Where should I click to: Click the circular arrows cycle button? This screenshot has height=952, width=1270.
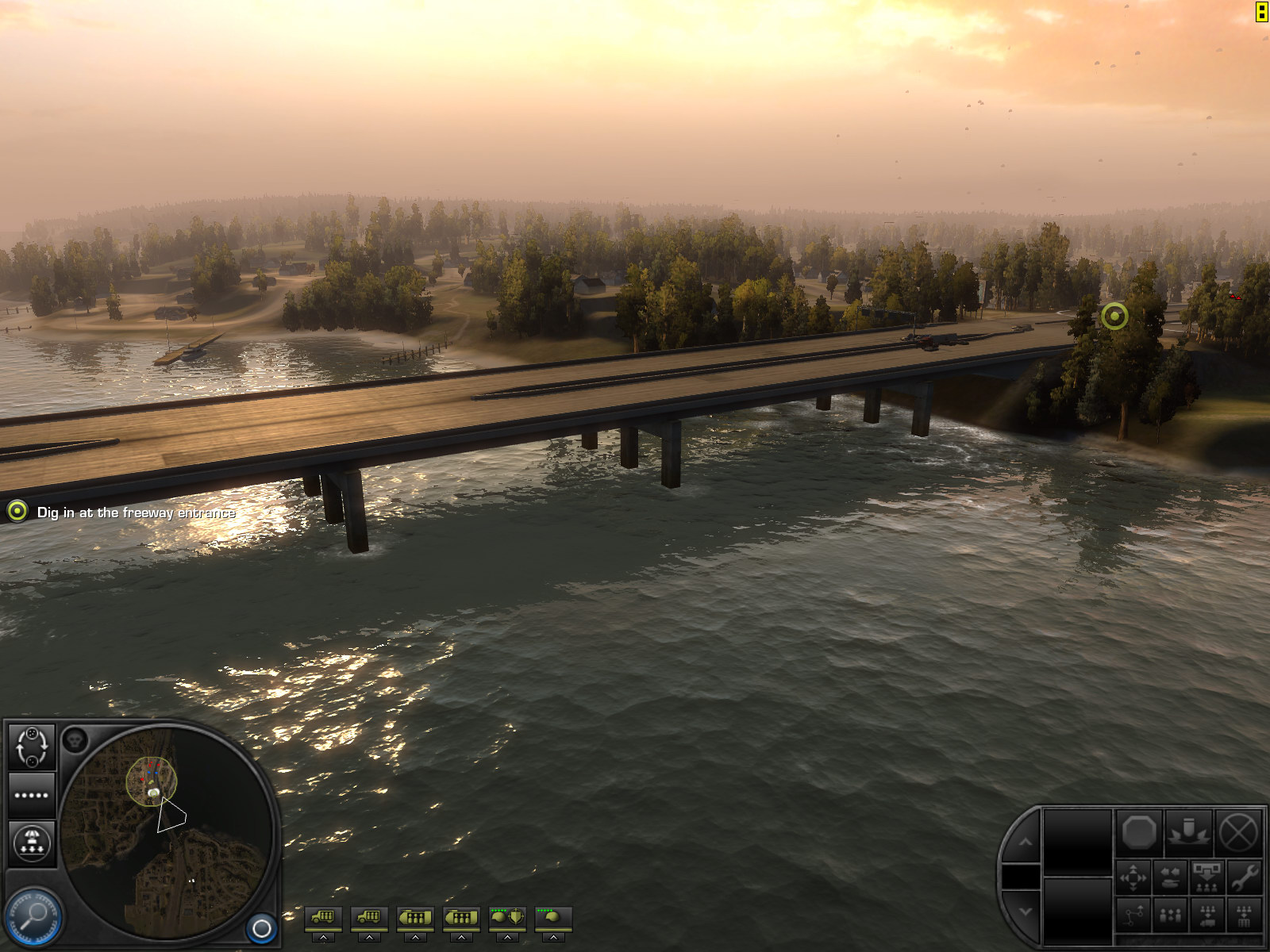point(32,747)
